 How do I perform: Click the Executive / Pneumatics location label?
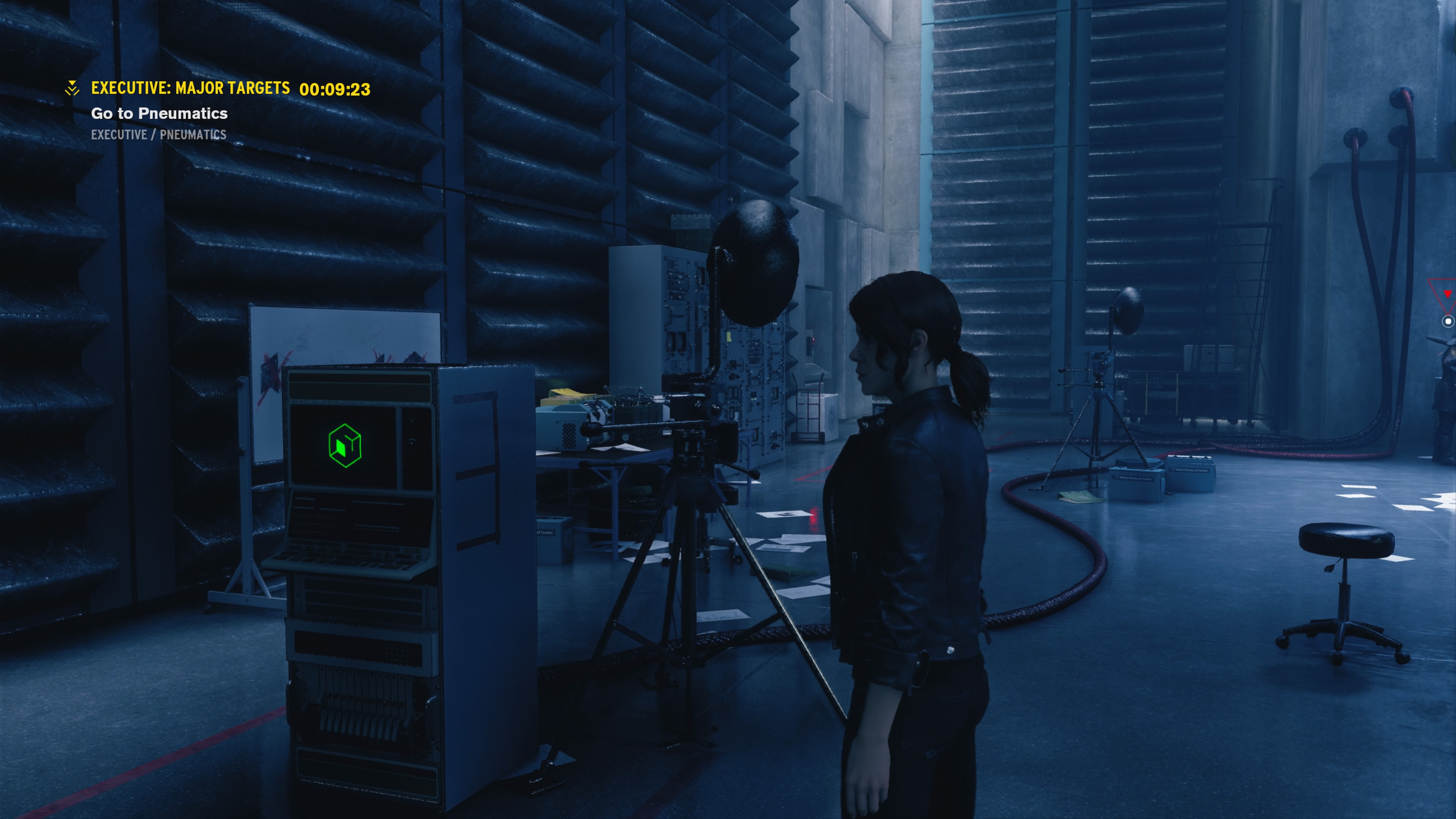158,135
